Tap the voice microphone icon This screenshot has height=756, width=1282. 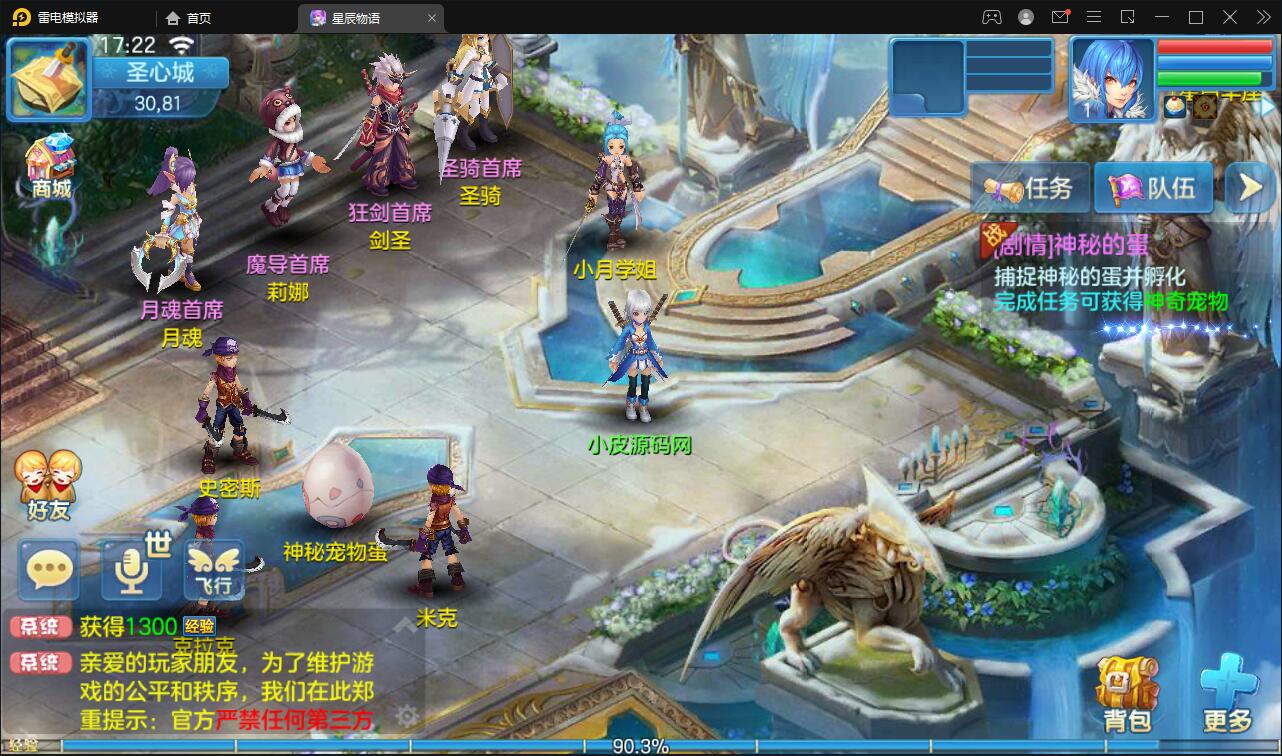(130, 569)
